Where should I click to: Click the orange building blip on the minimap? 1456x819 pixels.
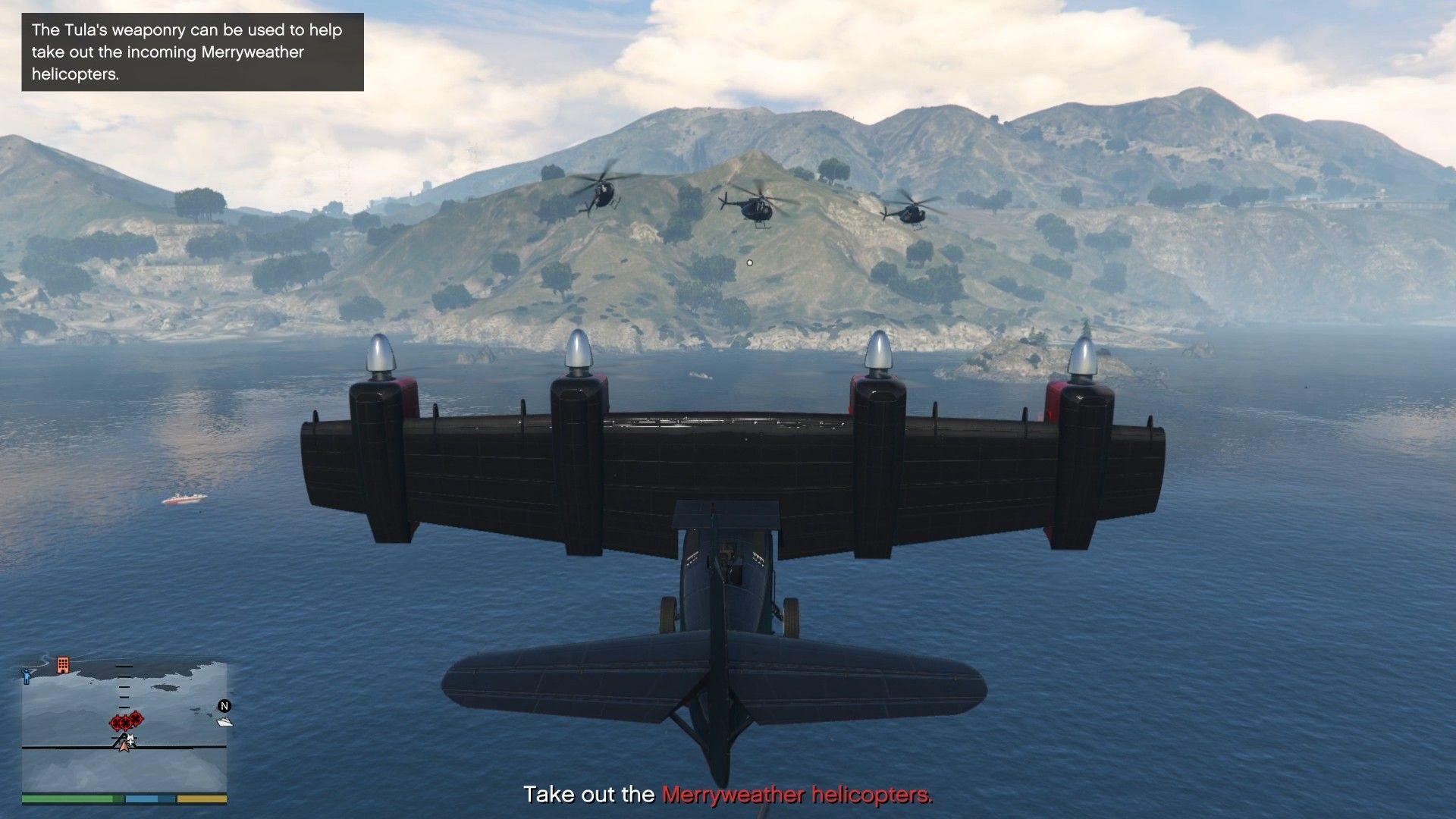click(63, 664)
